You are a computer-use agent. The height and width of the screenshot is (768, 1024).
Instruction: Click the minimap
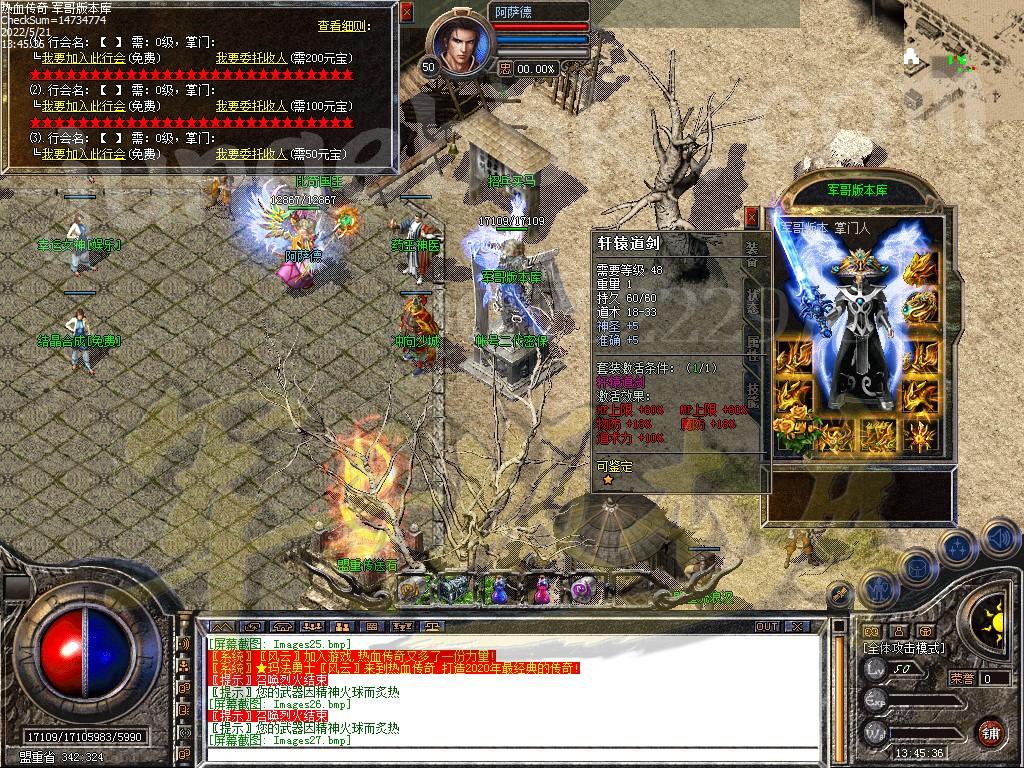click(x=962, y=55)
